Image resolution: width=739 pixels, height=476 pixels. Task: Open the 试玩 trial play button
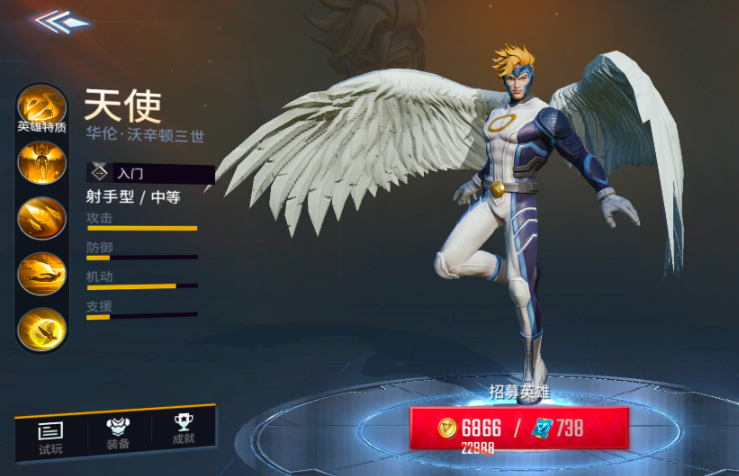(51, 434)
